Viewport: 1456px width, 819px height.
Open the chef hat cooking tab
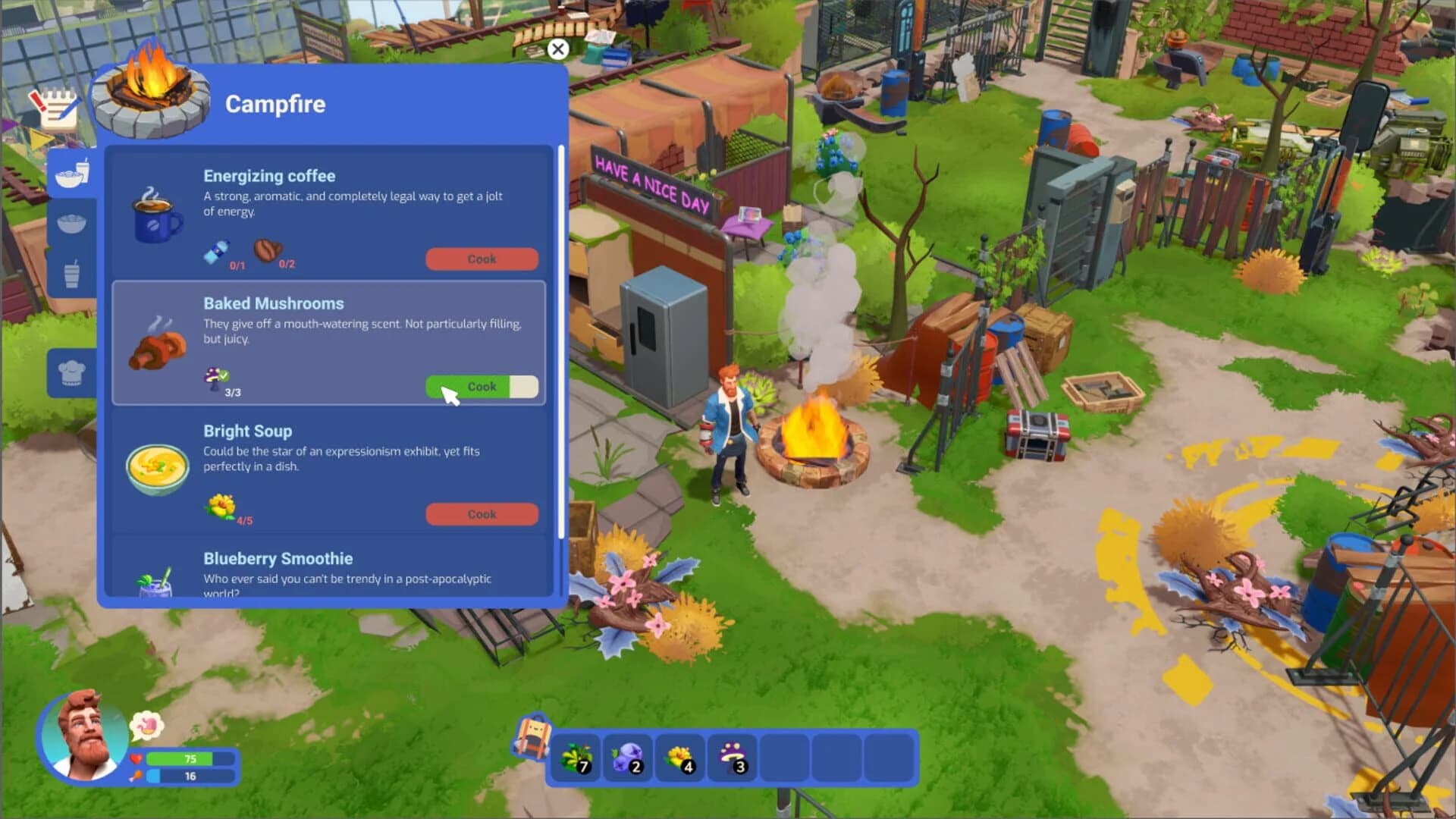(72, 372)
